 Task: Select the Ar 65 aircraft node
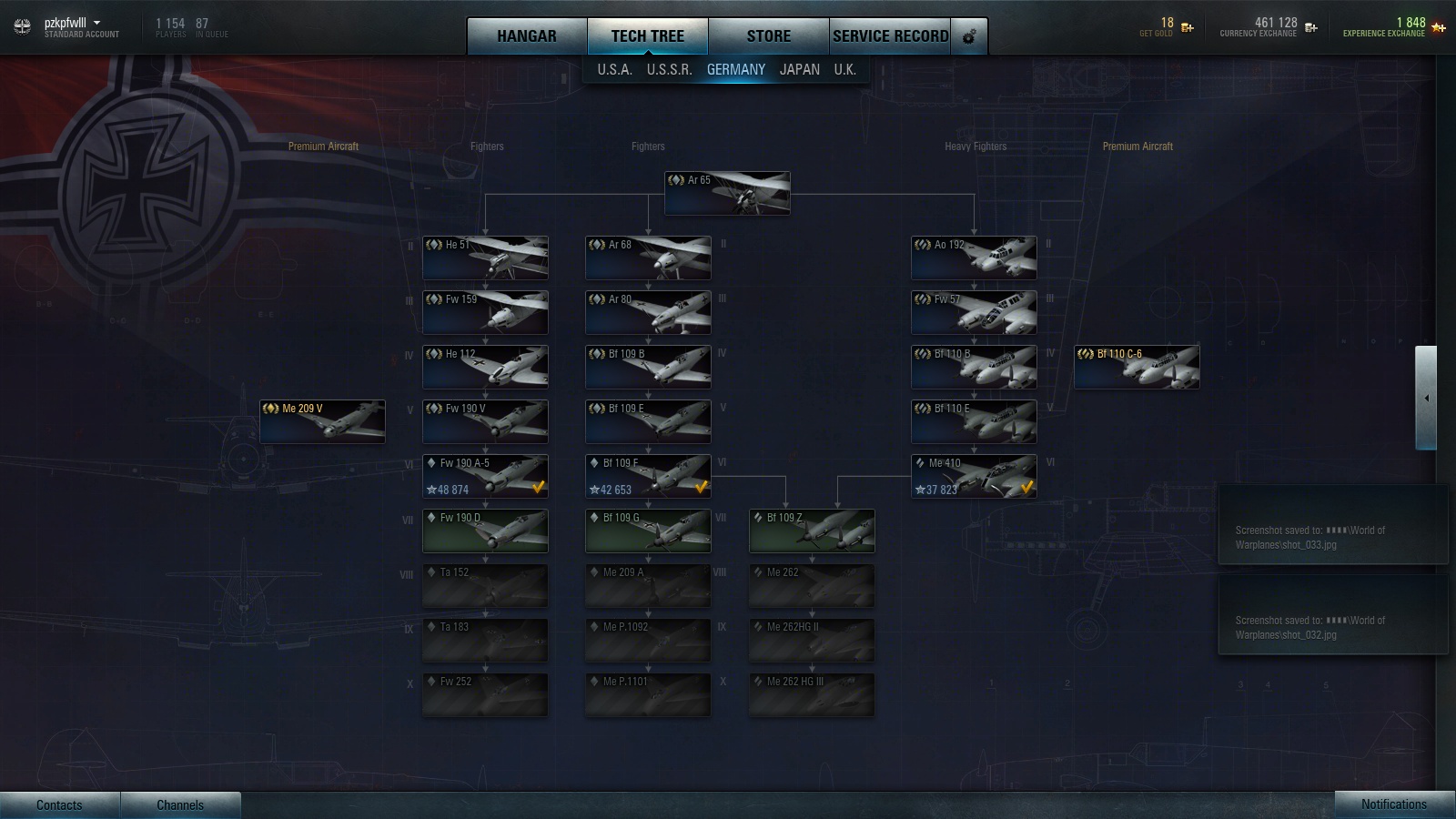727,194
